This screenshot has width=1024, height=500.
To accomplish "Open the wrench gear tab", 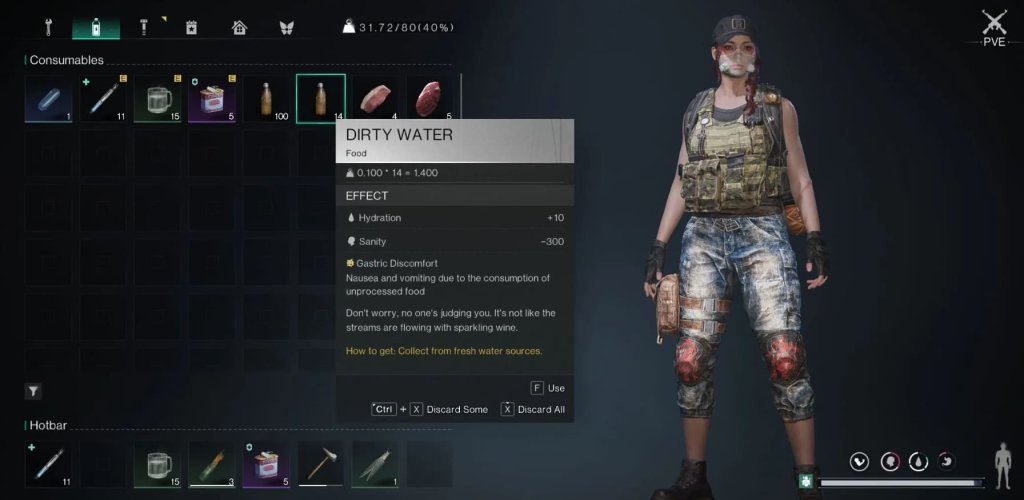I will tap(47, 27).
